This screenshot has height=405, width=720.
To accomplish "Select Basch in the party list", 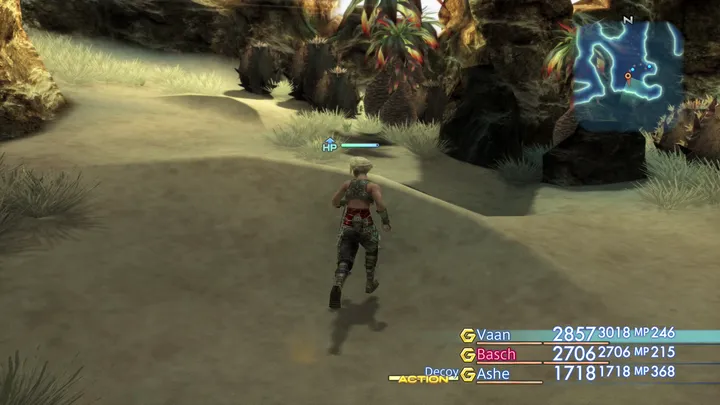I will tap(496, 354).
